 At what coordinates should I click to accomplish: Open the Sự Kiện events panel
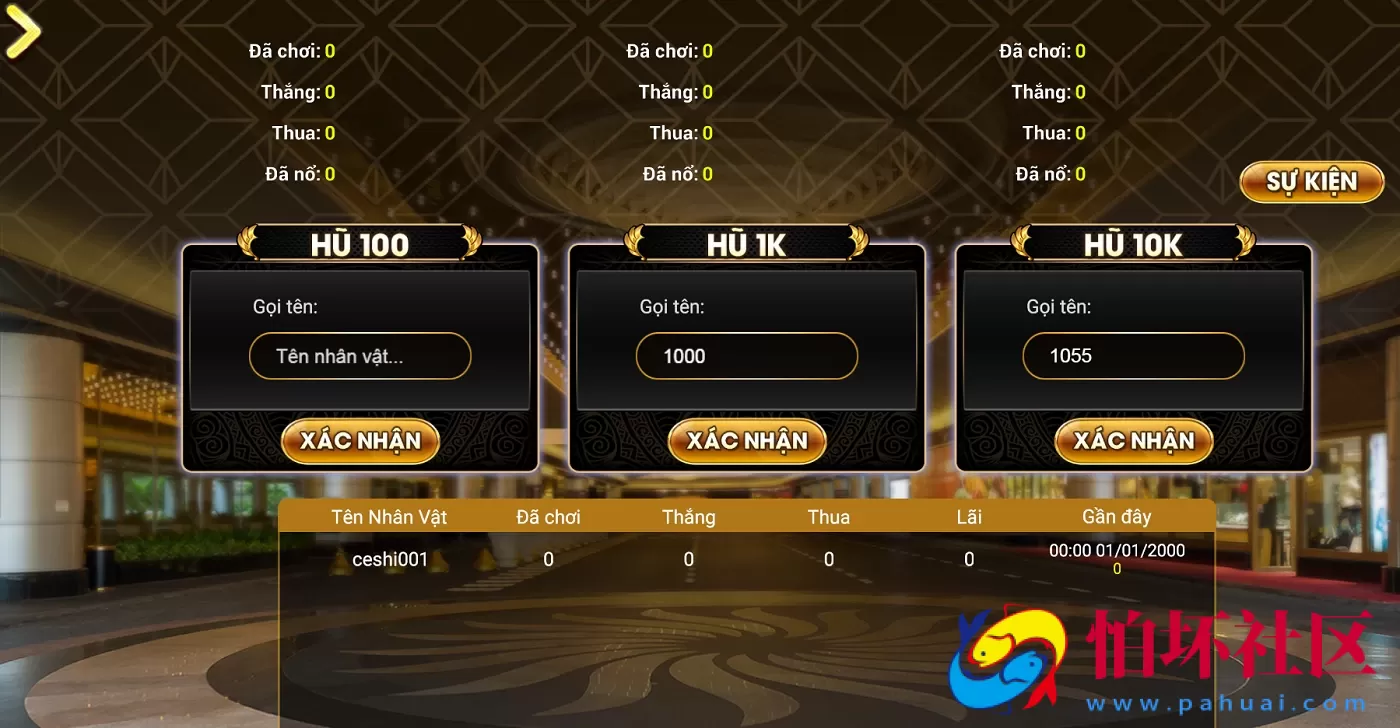point(1311,181)
